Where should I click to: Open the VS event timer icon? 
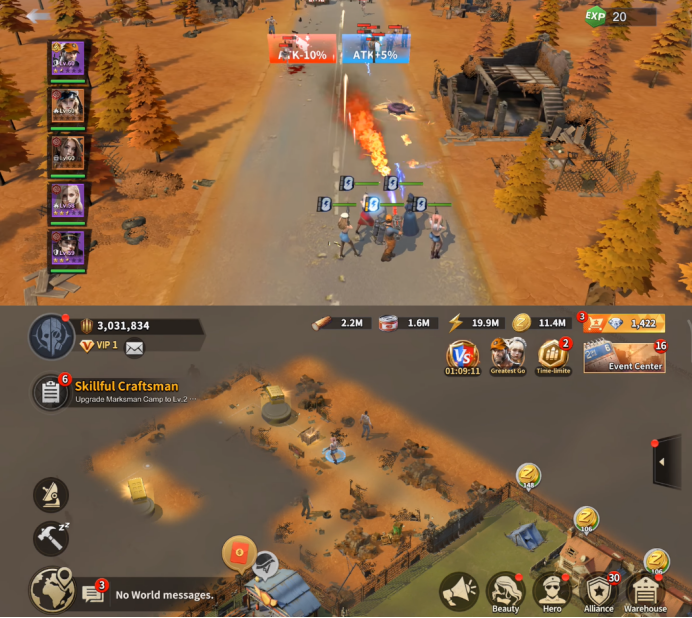click(462, 355)
